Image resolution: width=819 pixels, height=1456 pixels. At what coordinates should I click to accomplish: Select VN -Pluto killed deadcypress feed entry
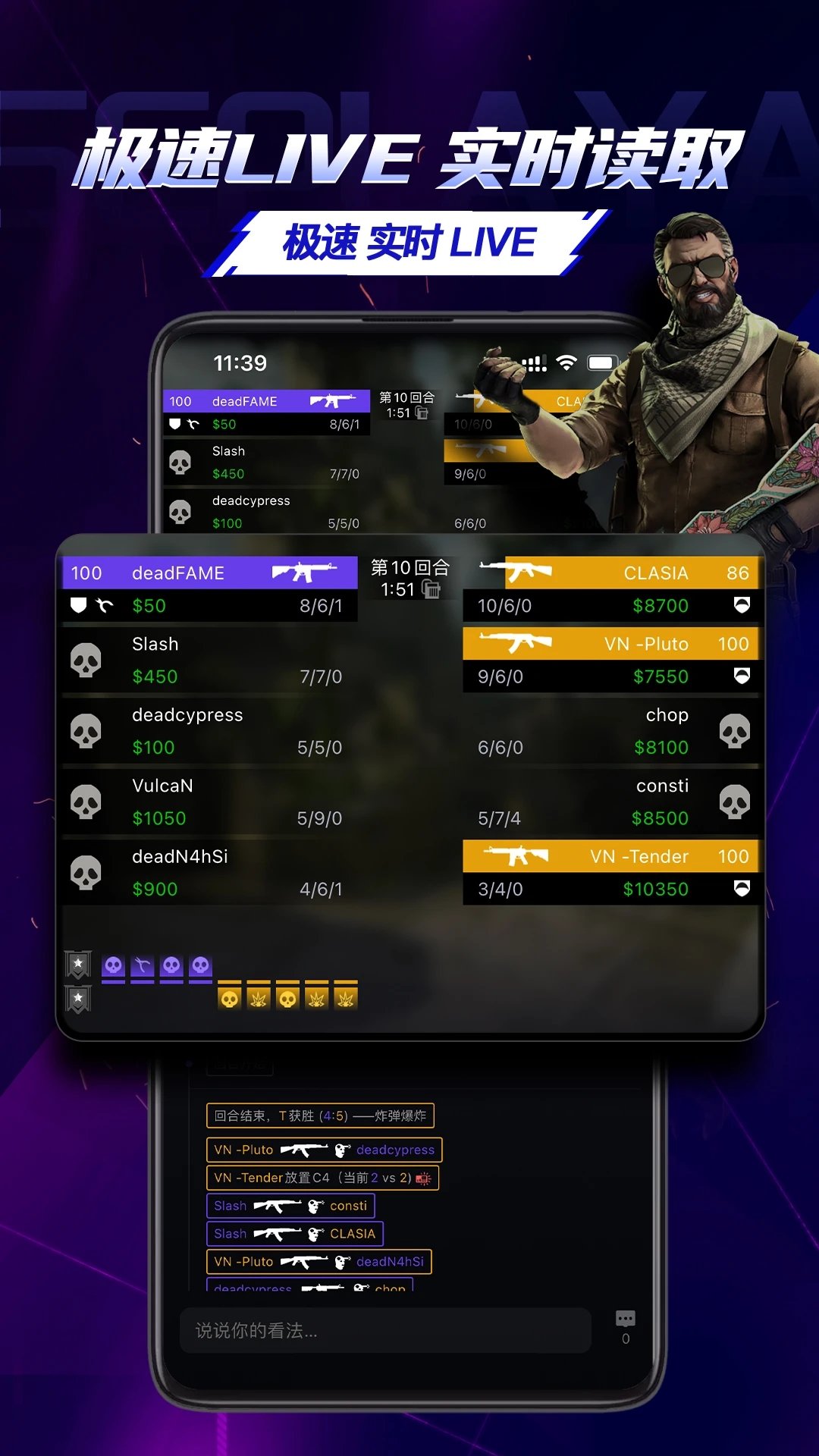pyautogui.click(x=324, y=1150)
